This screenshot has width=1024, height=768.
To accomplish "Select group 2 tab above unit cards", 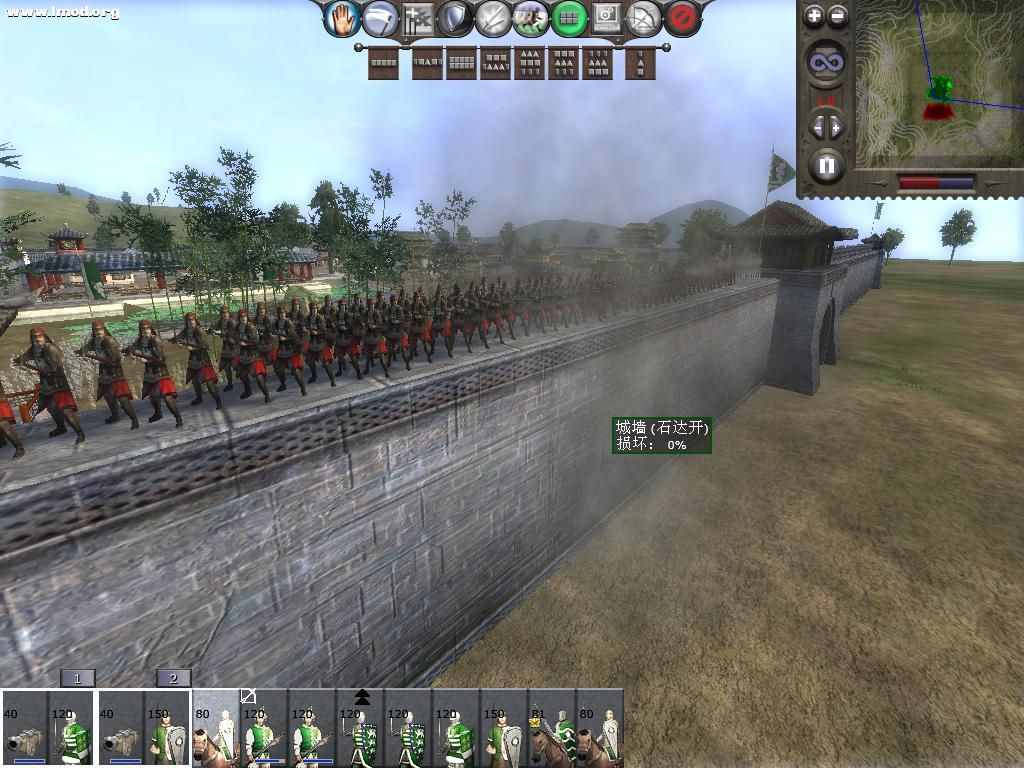I will point(173,679).
